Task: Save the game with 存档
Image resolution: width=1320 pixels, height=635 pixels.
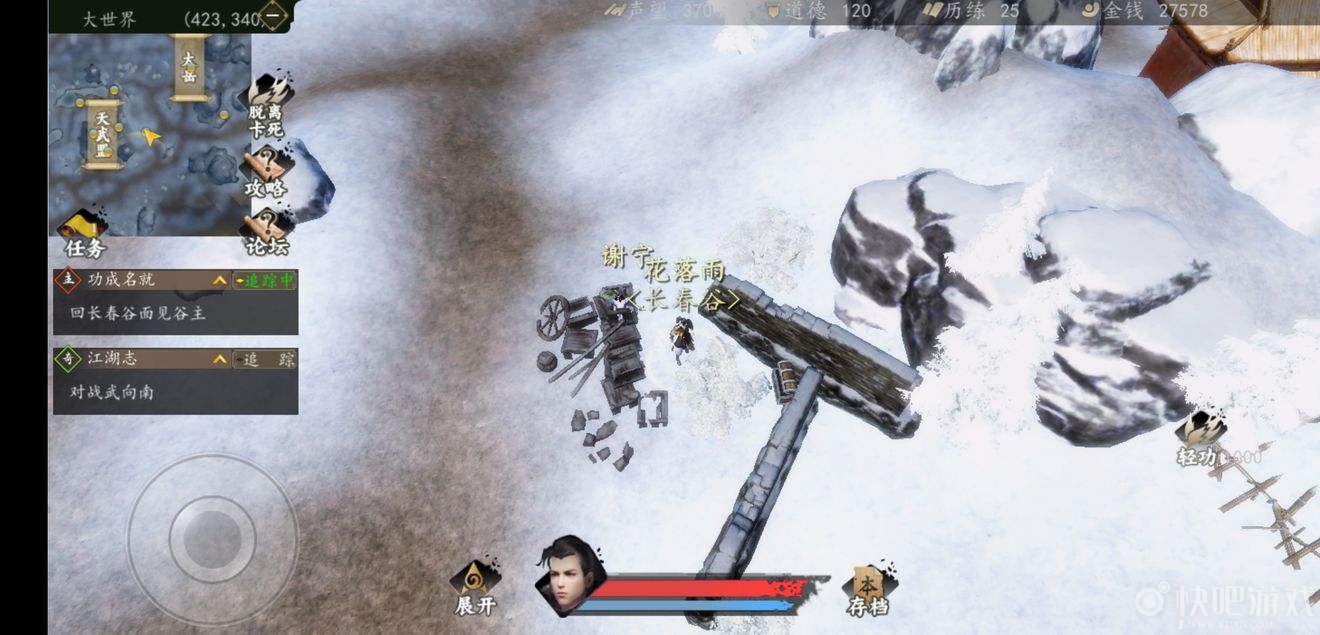Action: point(867,590)
